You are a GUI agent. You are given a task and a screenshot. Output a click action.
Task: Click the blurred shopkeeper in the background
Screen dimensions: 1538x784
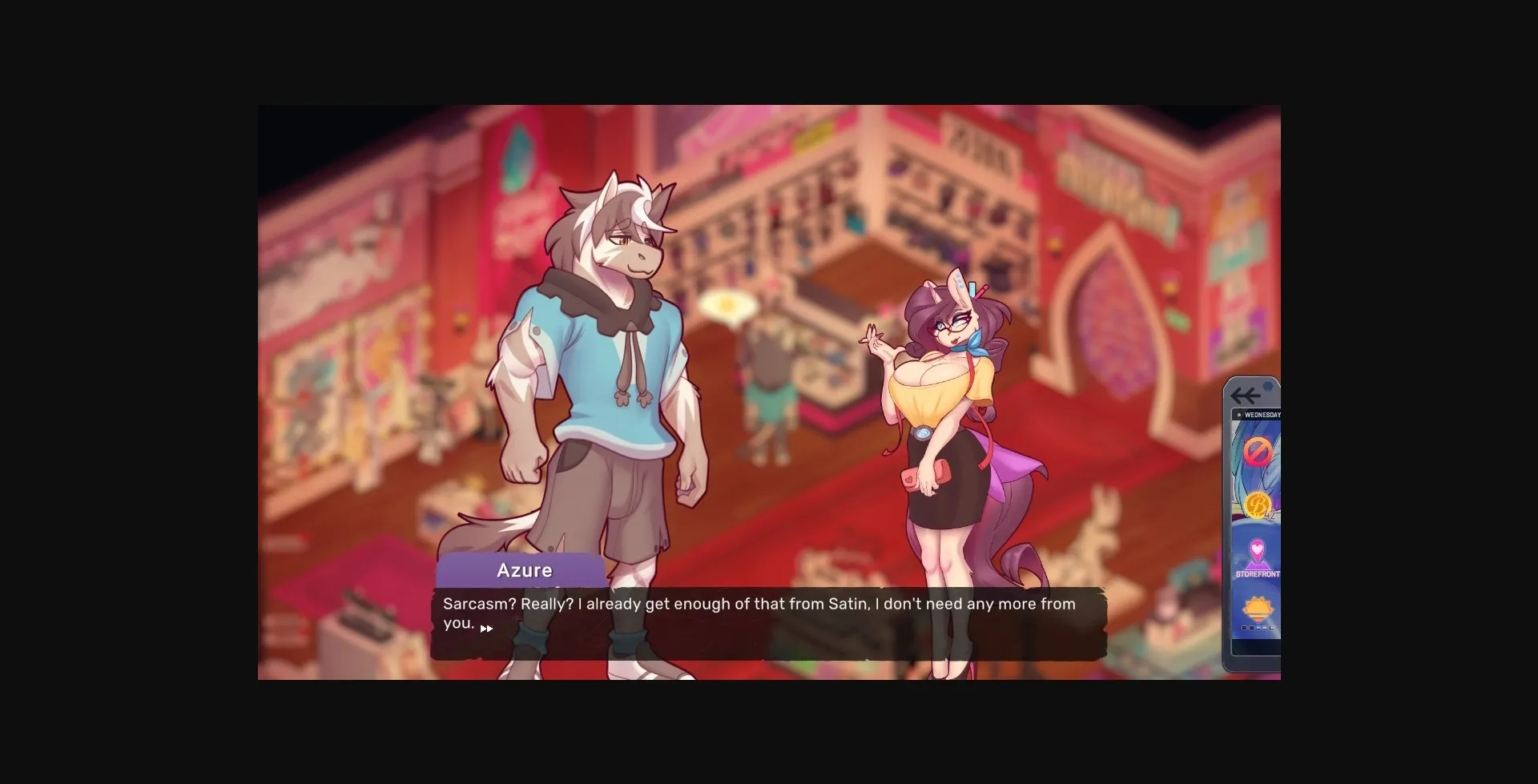pyautogui.click(x=767, y=384)
